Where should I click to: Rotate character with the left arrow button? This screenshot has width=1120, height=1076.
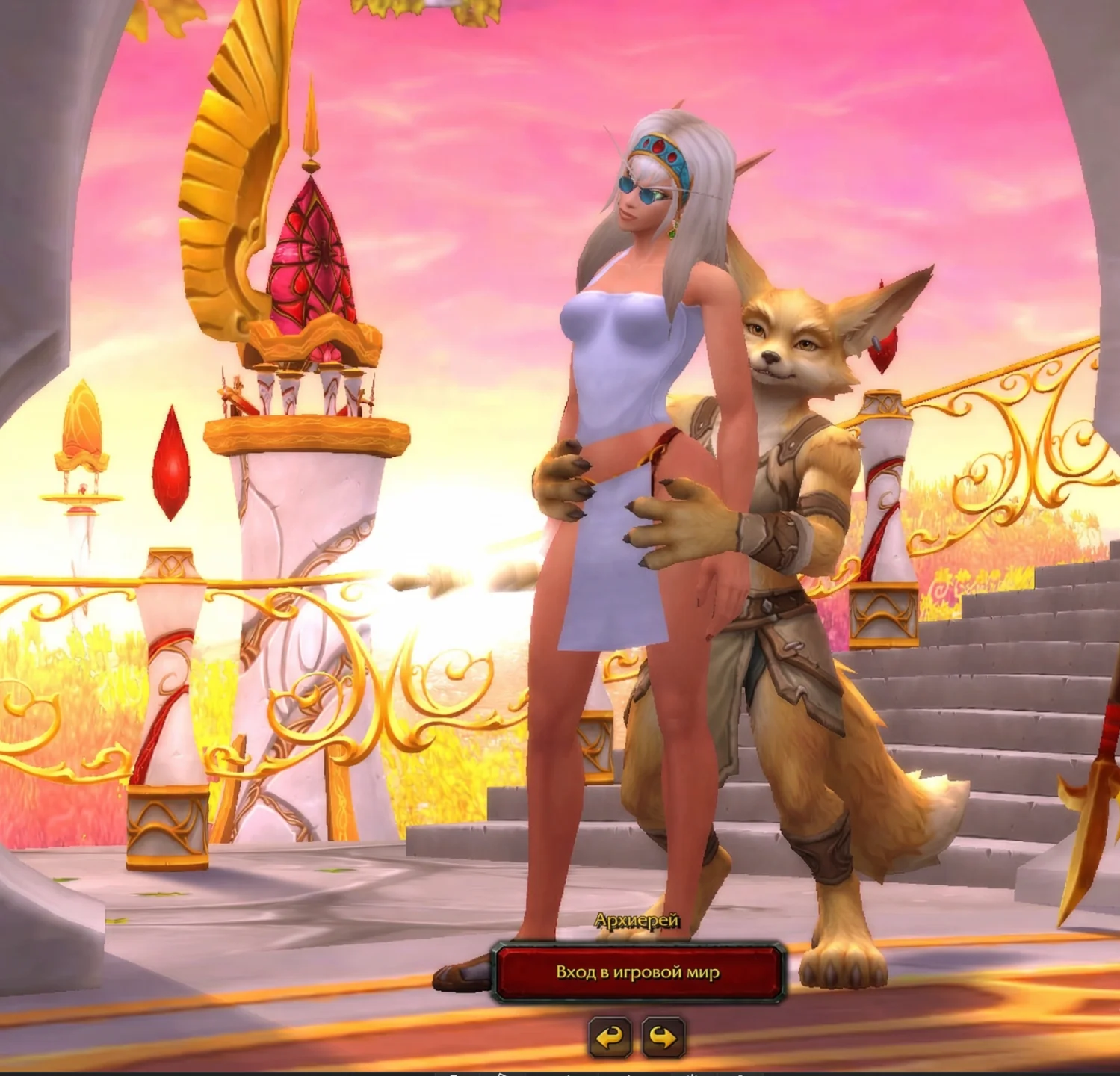(610, 1037)
